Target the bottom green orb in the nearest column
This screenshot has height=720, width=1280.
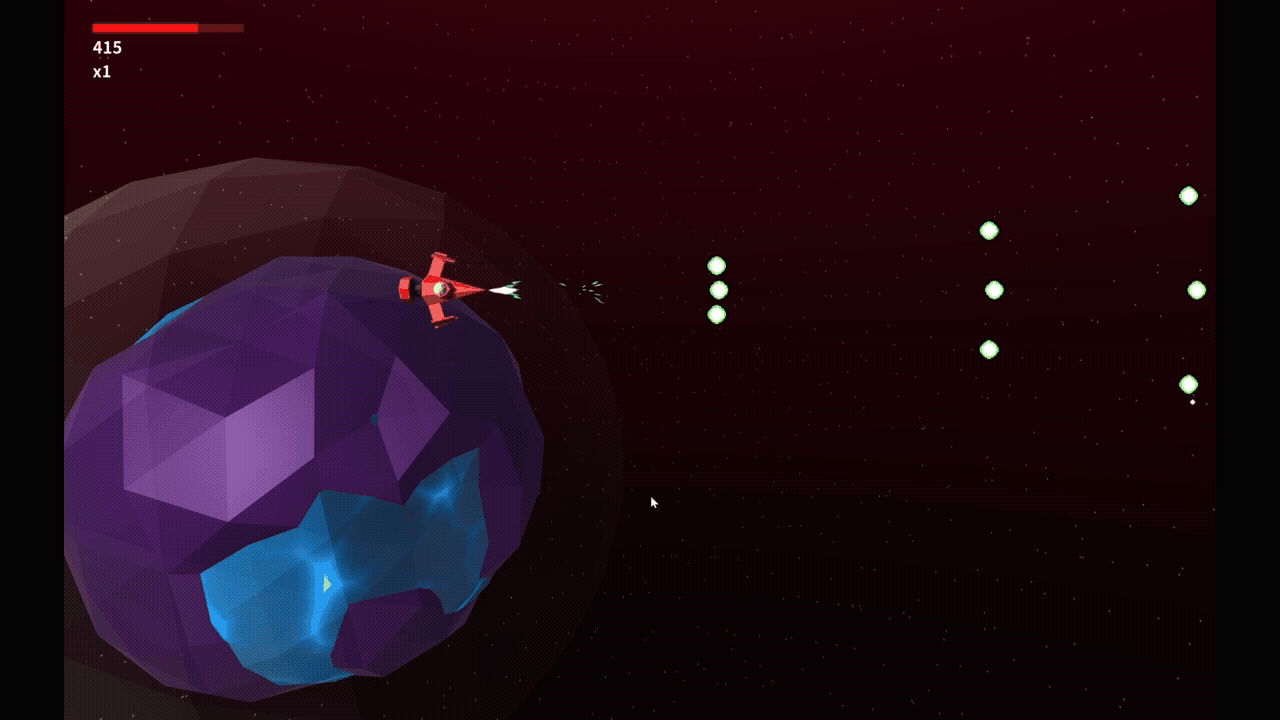[717, 313]
